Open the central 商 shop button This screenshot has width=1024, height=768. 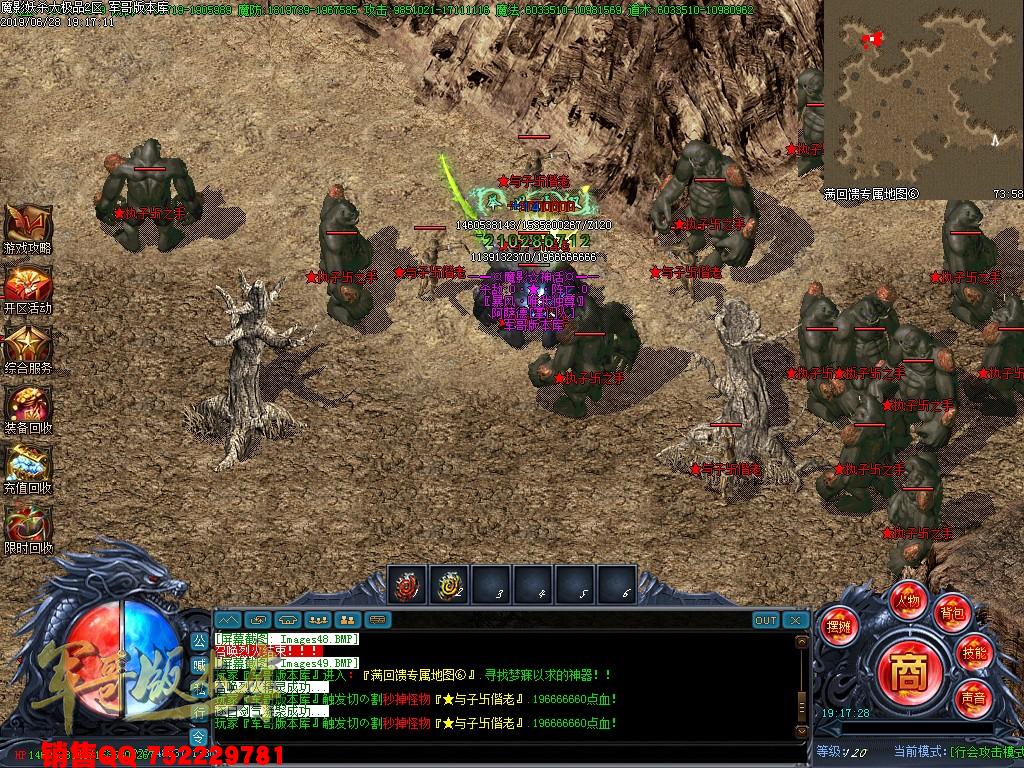click(908, 667)
